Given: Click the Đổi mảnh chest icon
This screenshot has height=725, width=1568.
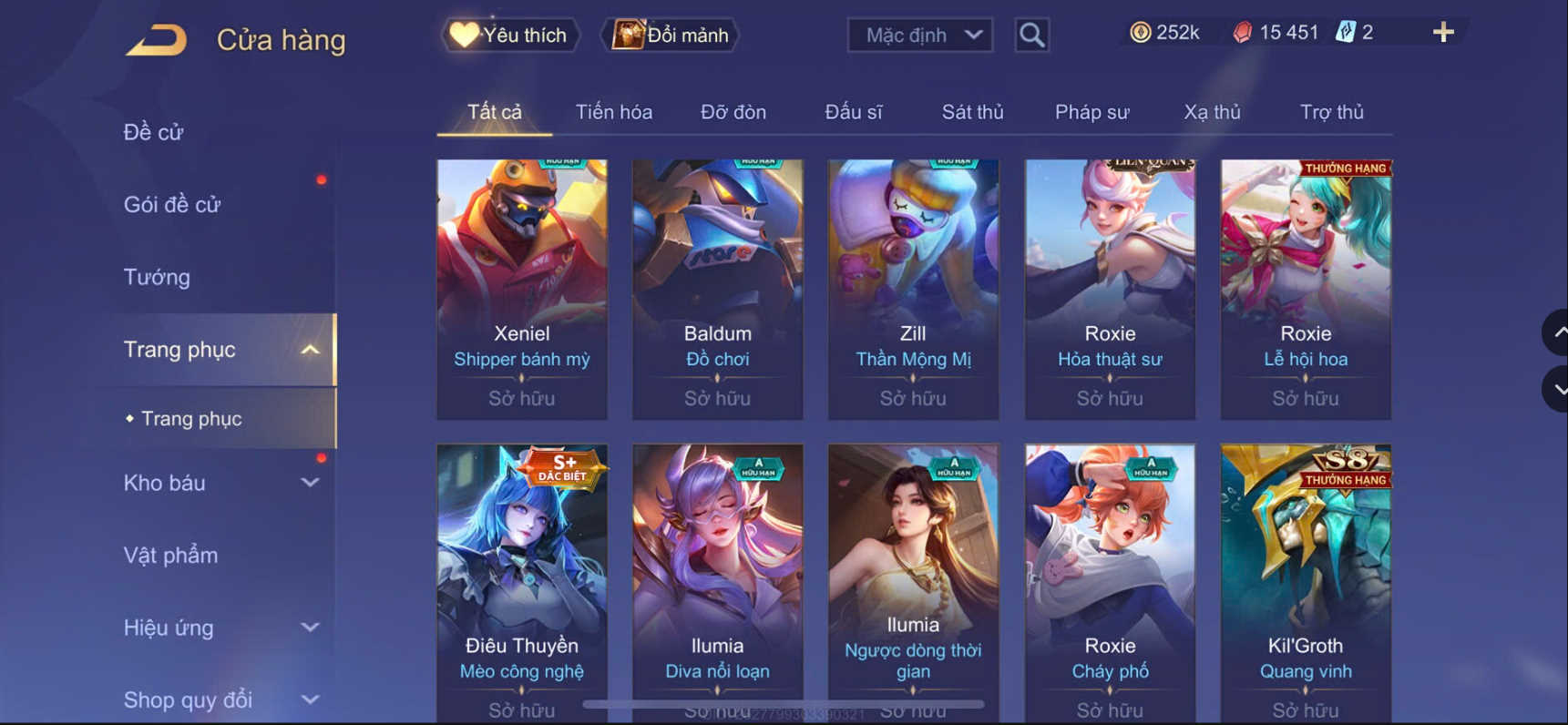Looking at the screenshot, I should click(625, 35).
